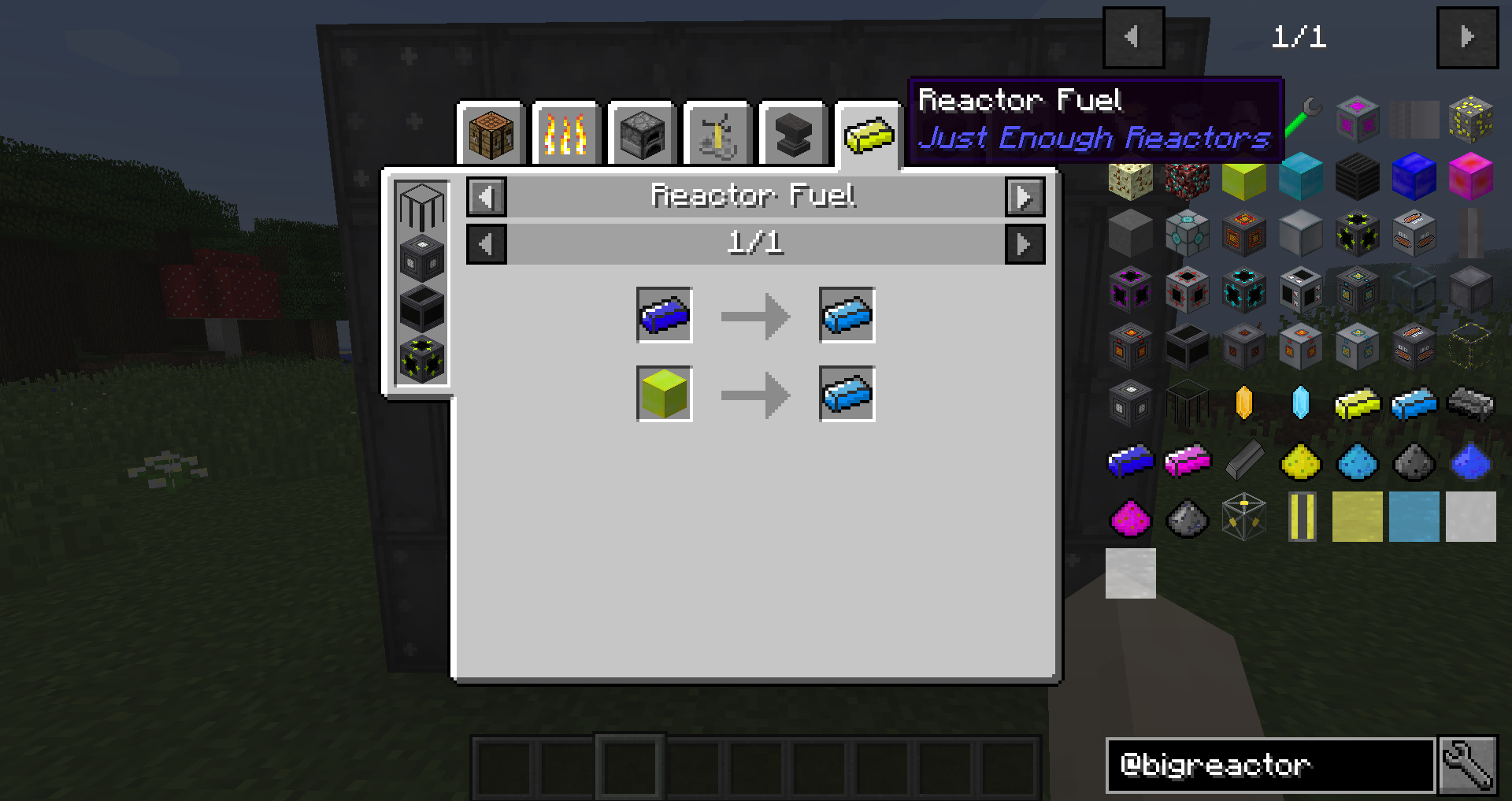Go to next item list page
This screenshot has height=801, width=1512.
(x=1467, y=37)
